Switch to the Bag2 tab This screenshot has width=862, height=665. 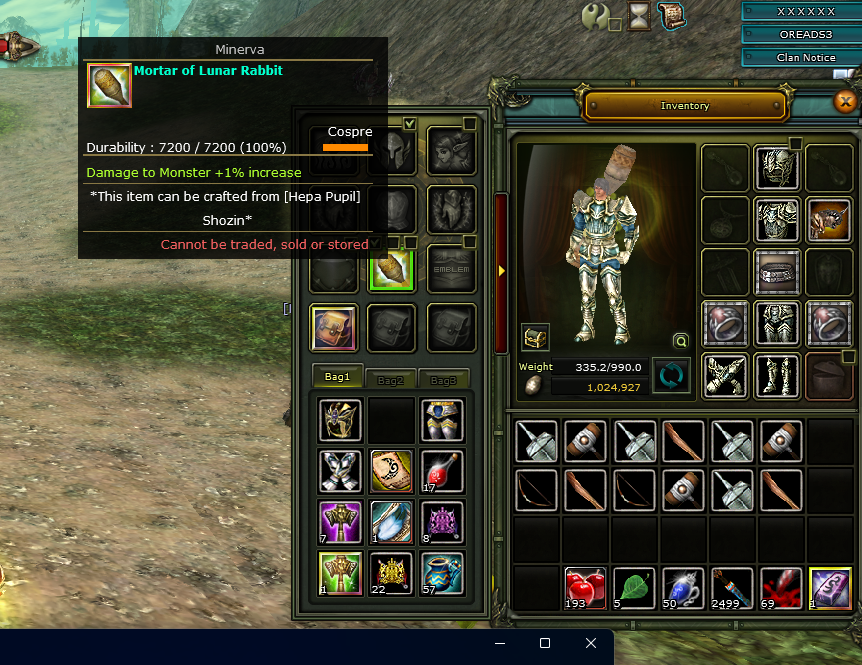(x=391, y=380)
